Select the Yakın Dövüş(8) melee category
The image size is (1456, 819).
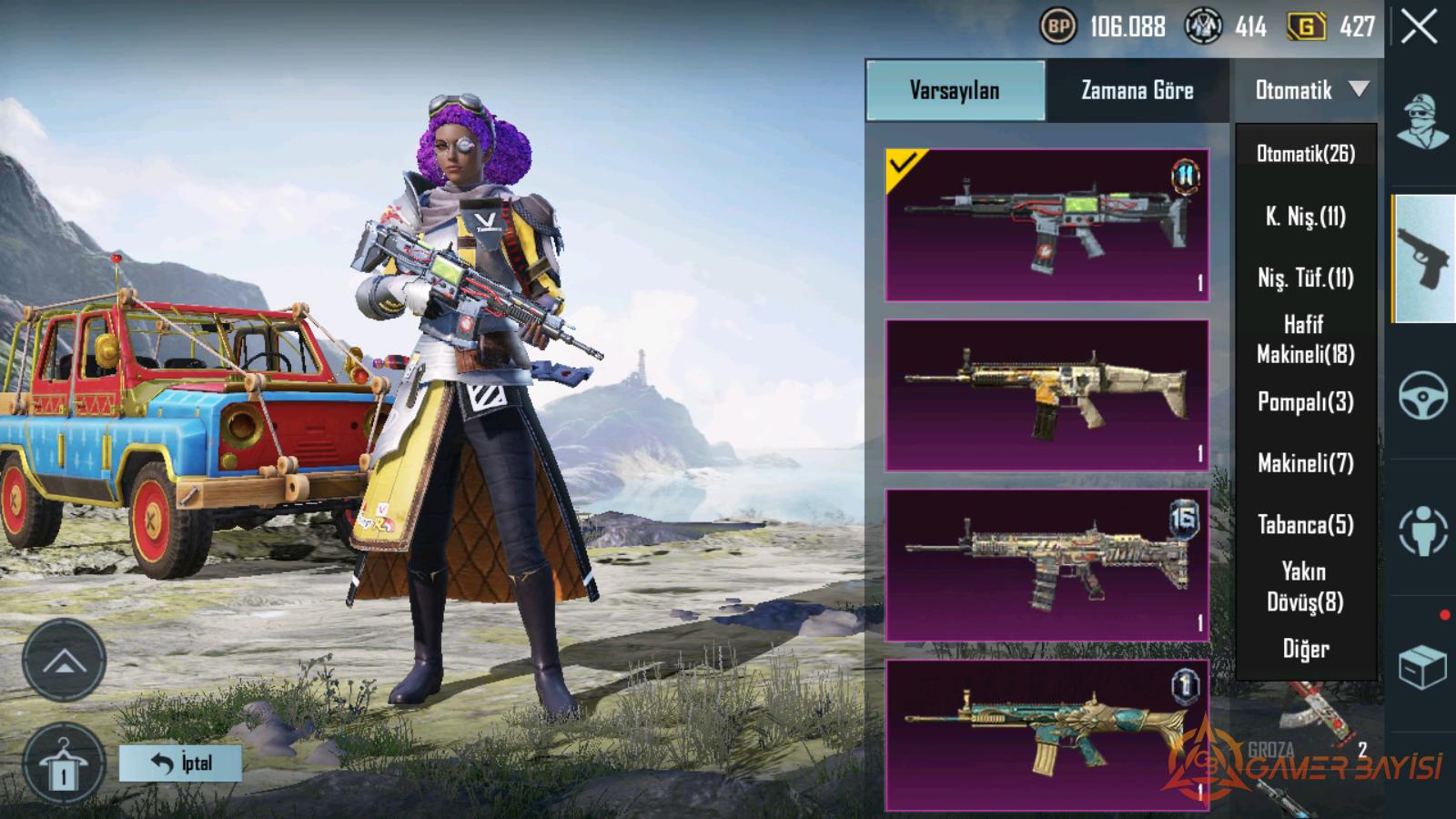pyautogui.click(x=1306, y=586)
